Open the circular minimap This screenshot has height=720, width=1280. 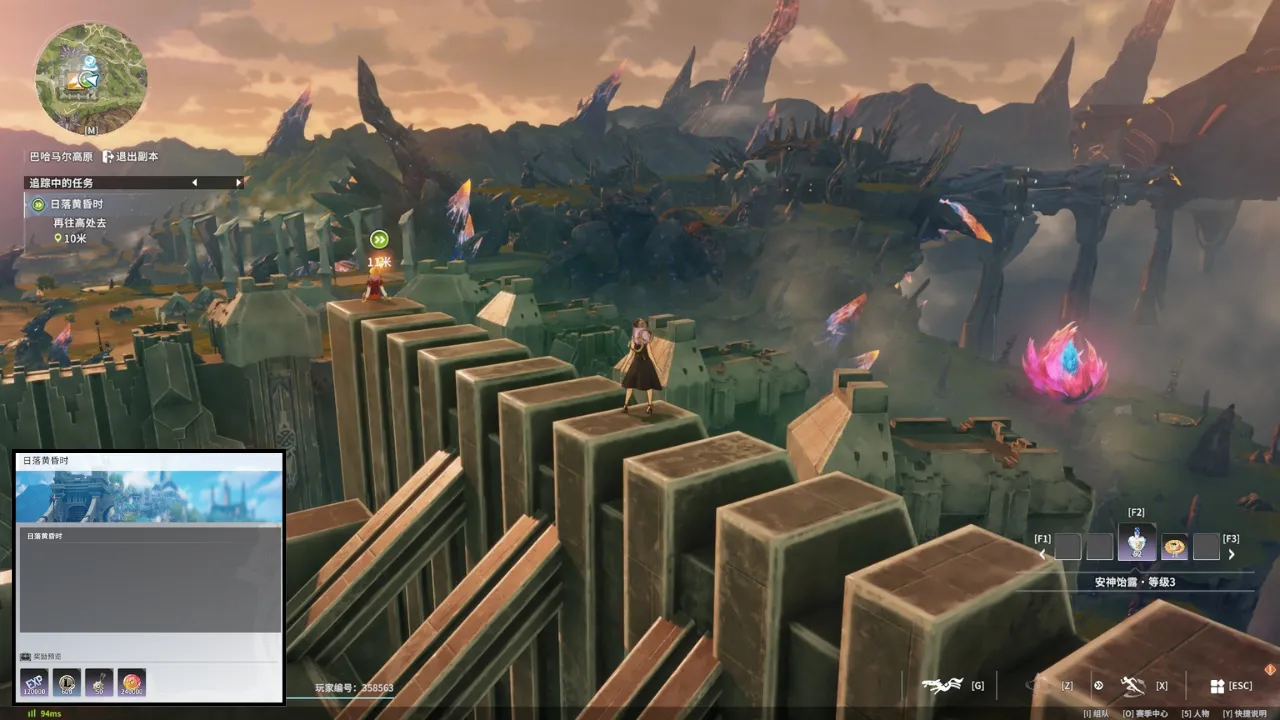(x=90, y=78)
